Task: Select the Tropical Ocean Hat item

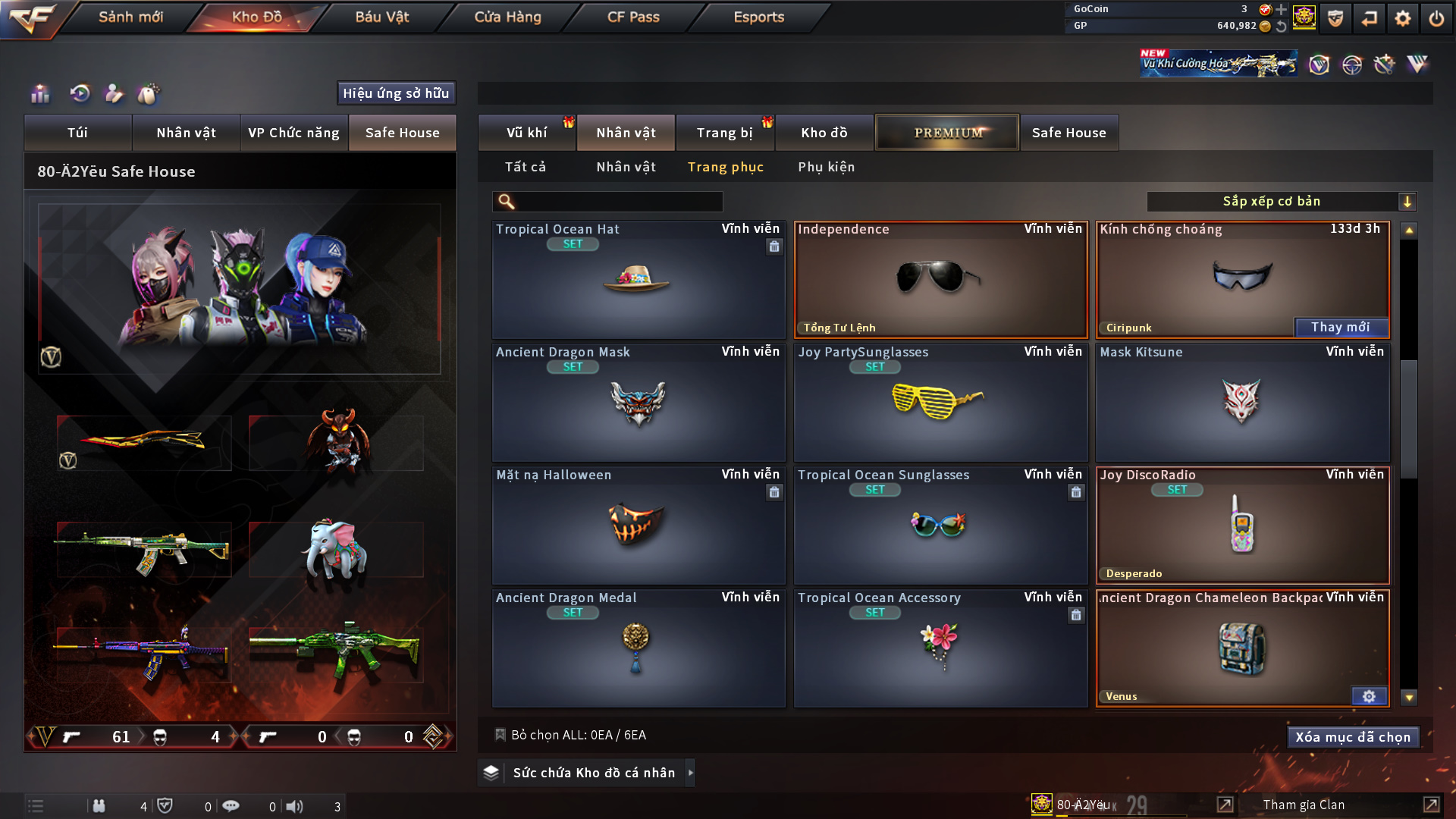Action: pos(638,279)
